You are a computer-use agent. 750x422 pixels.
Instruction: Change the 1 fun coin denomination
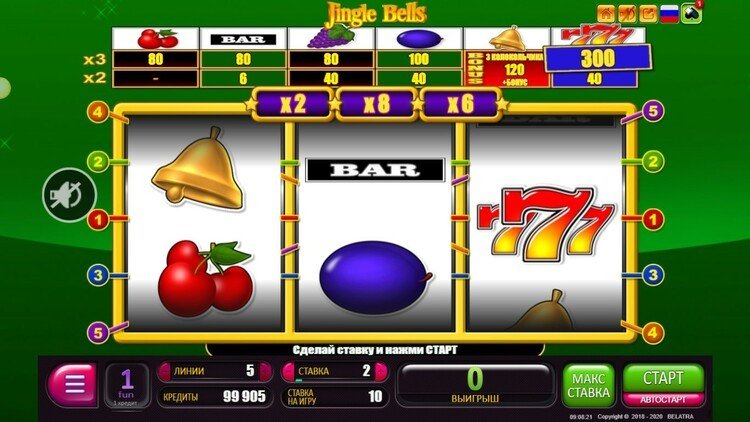pyautogui.click(x=127, y=384)
